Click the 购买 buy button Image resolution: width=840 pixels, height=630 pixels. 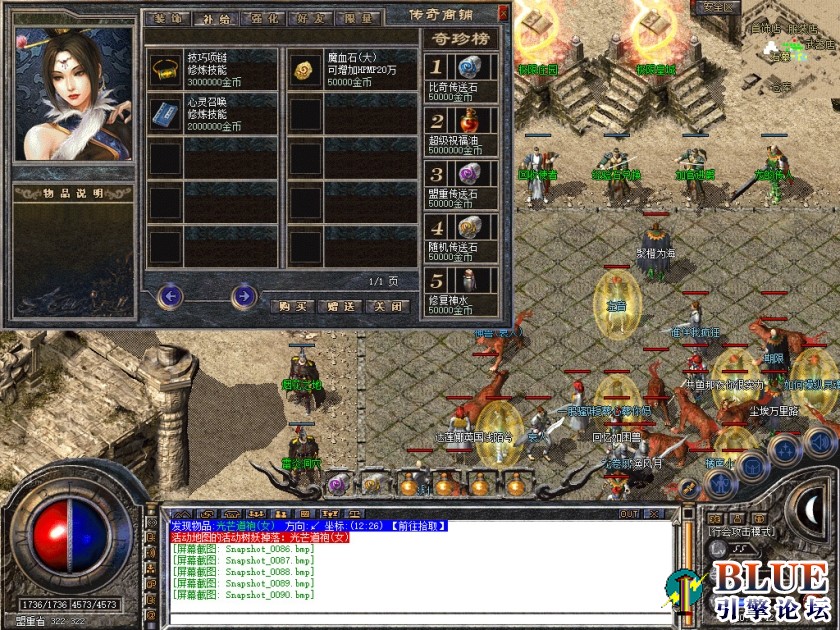(x=292, y=306)
